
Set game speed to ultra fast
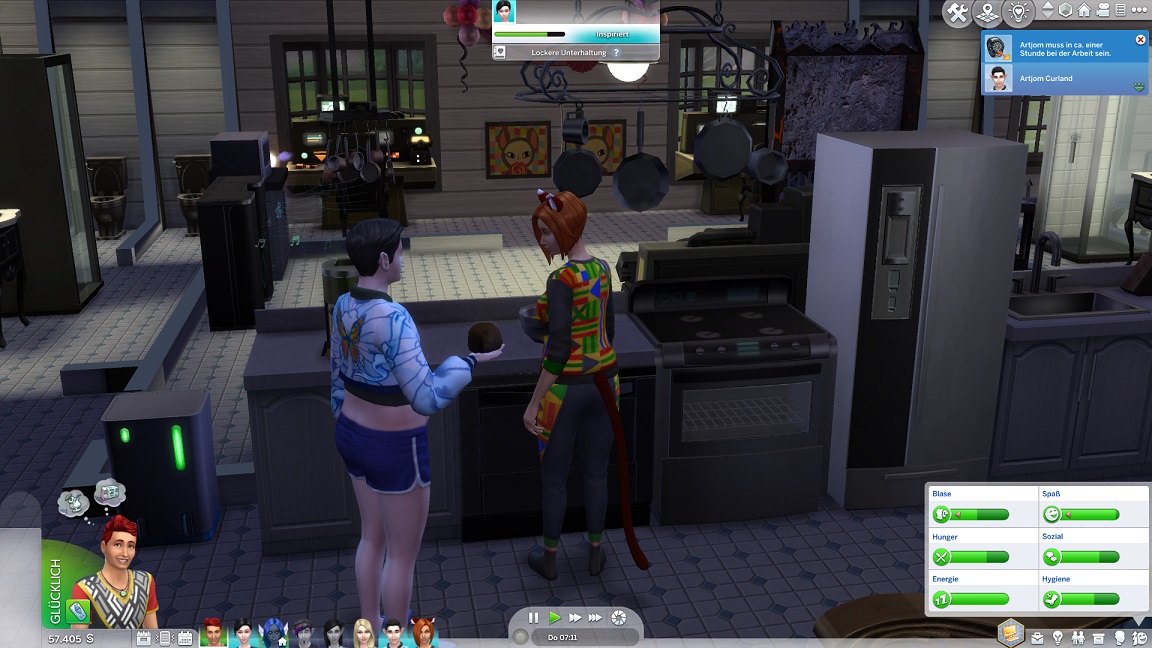pos(596,618)
